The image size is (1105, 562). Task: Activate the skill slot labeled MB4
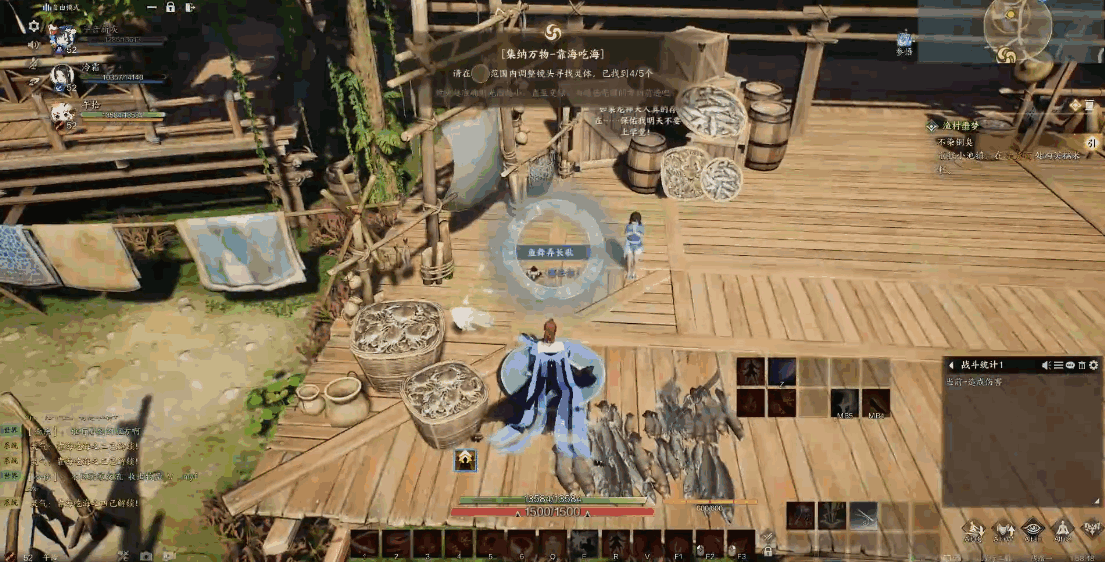pyautogui.click(x=876, y=403)
